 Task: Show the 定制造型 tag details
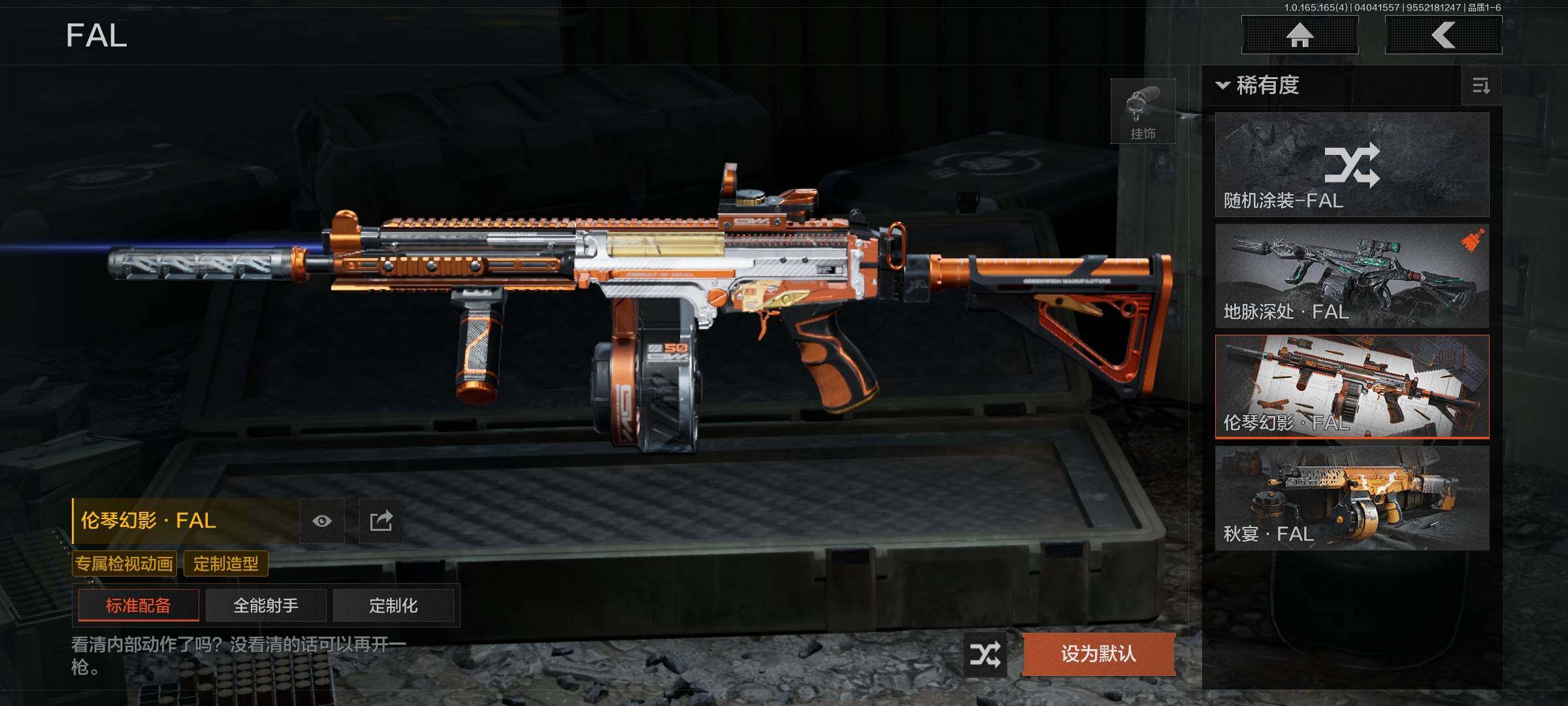point(226,563)
